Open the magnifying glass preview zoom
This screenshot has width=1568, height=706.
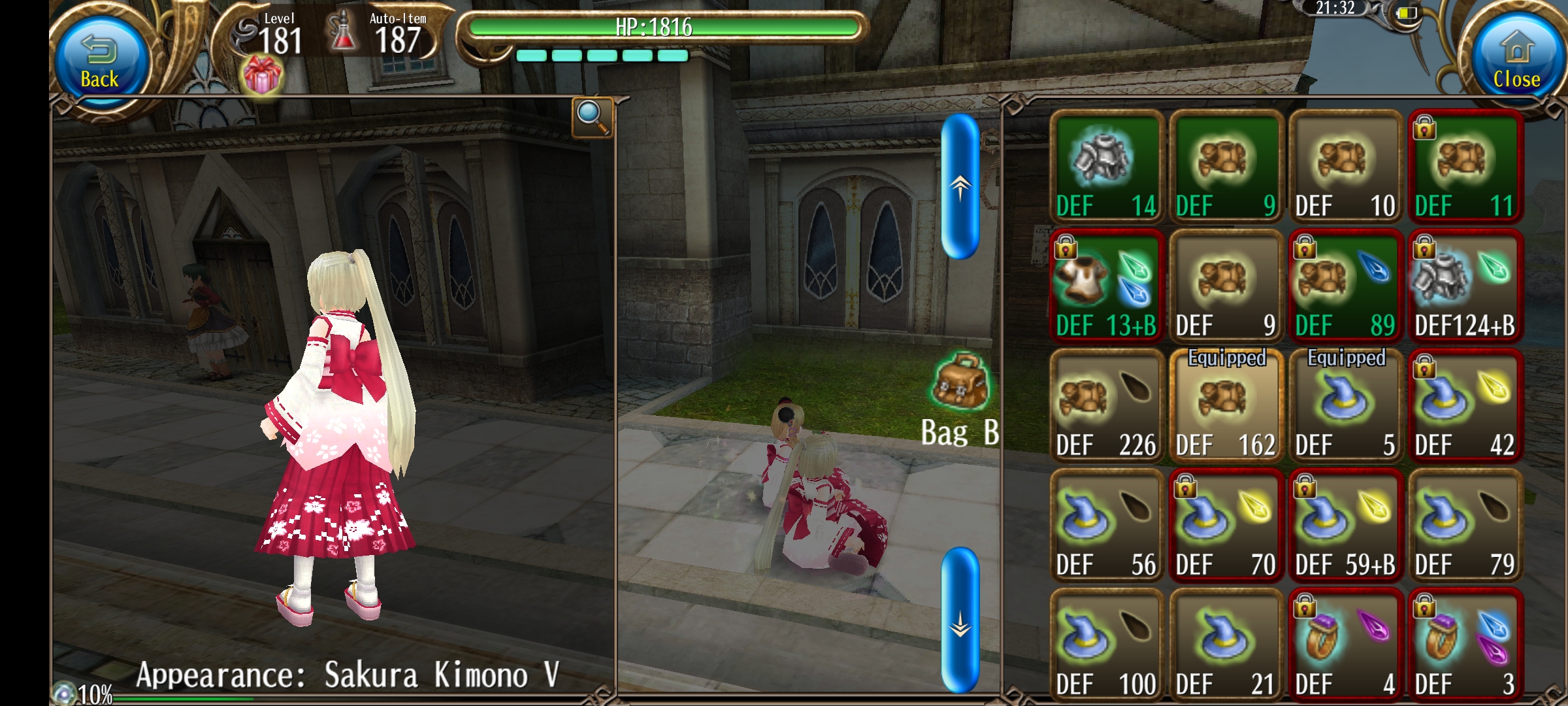click(592, 117)
